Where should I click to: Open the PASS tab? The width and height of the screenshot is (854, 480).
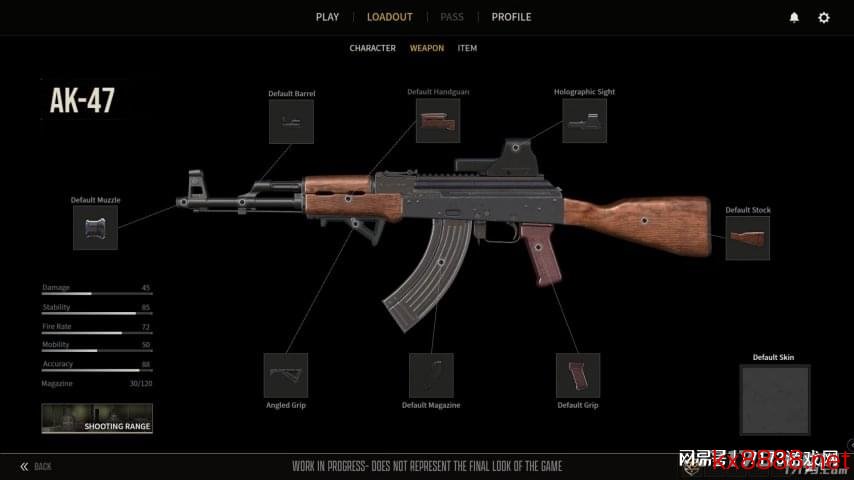[x=452, y=17]
